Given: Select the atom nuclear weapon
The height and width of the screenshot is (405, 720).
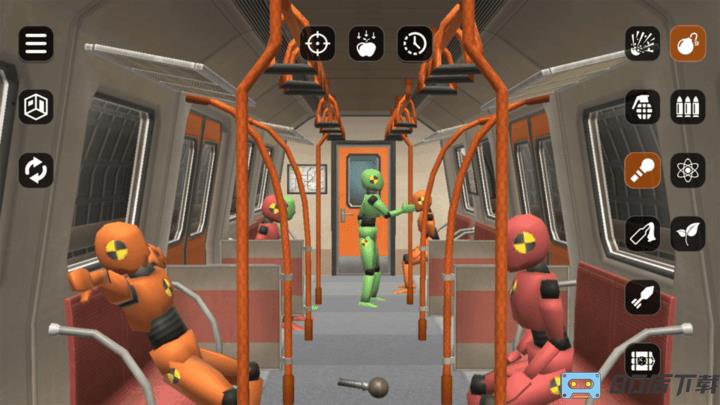Looking at the screenshot, I should (688, 170).
